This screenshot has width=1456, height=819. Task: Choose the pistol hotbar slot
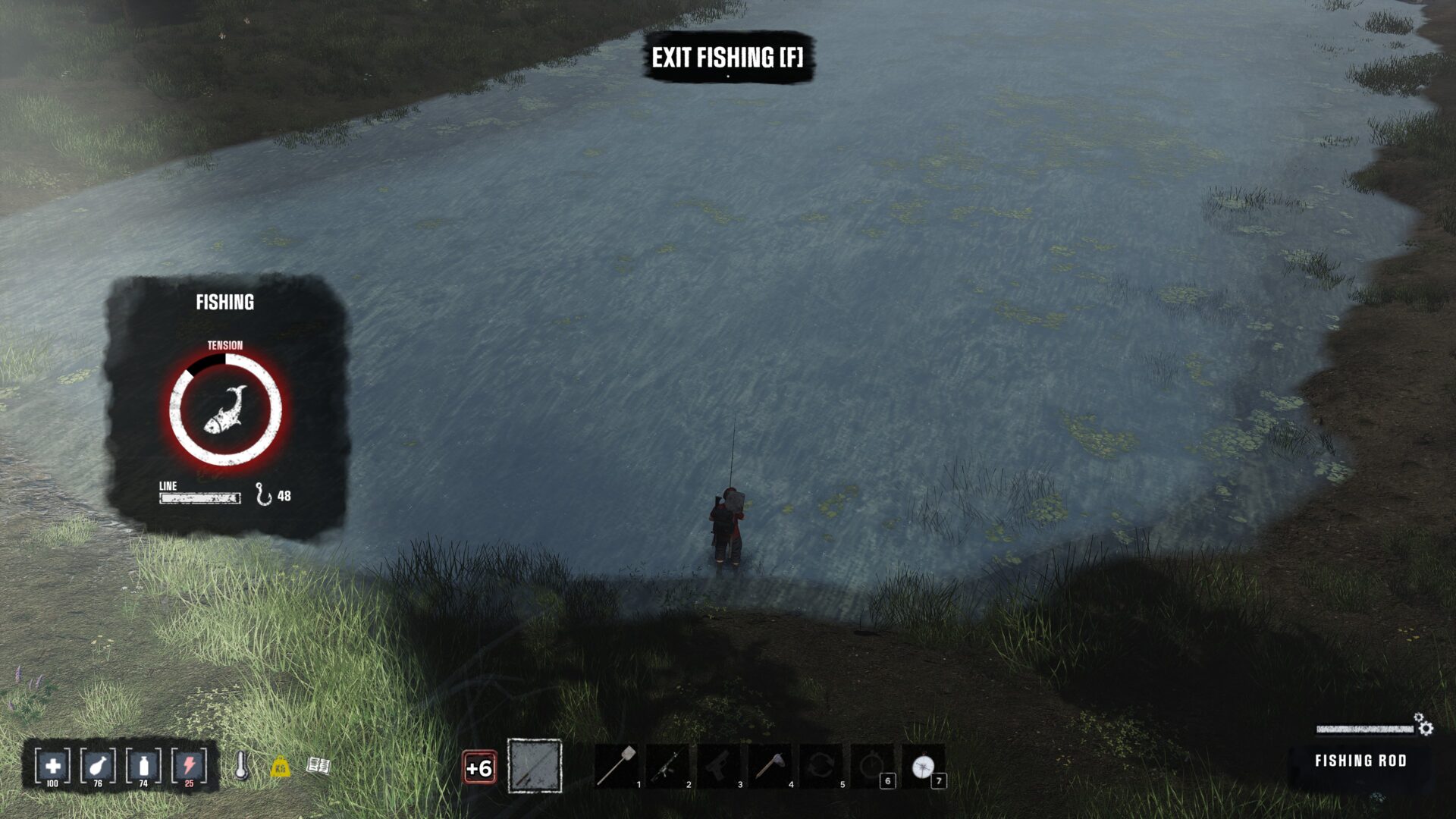click(718, 767)
